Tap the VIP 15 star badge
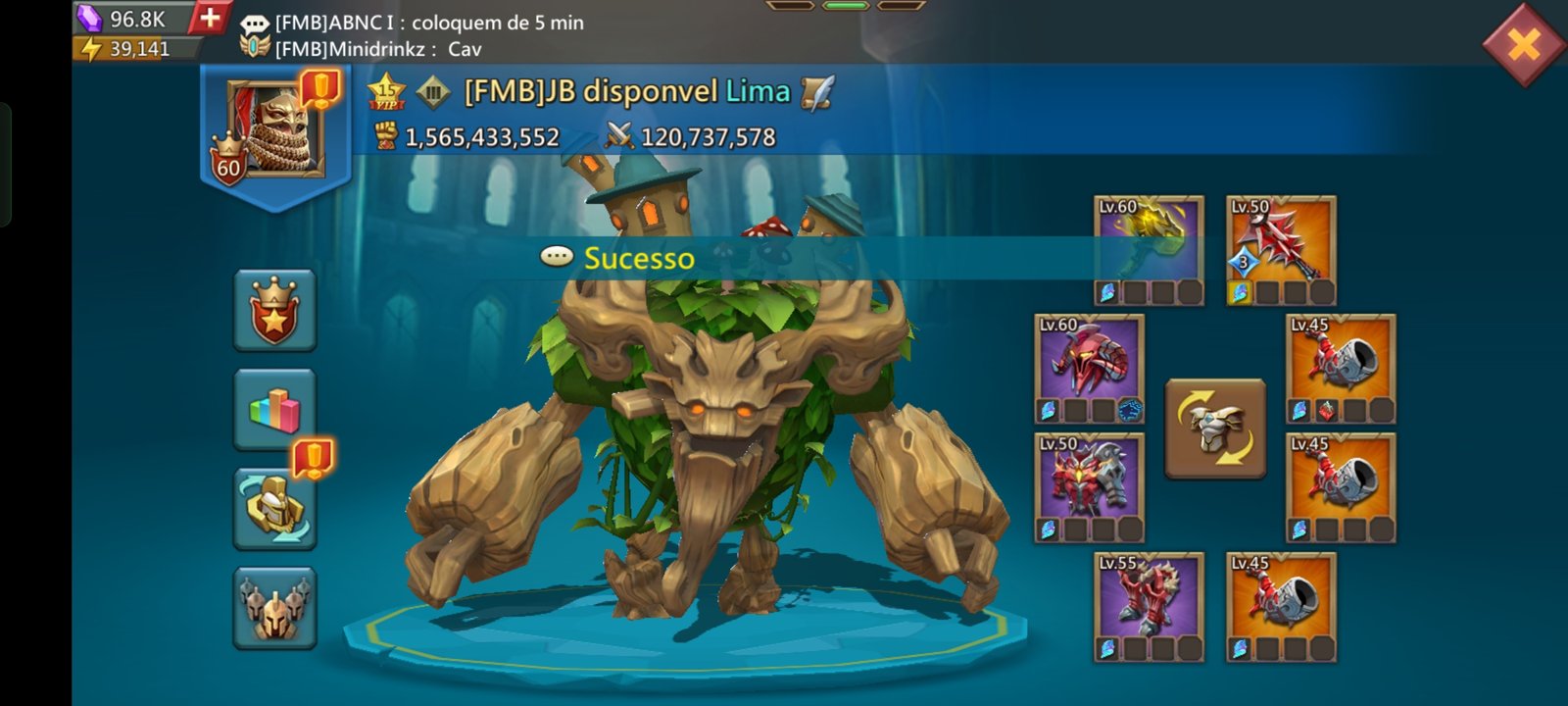Screen dimensions: 1568x706 pos(386,91)
